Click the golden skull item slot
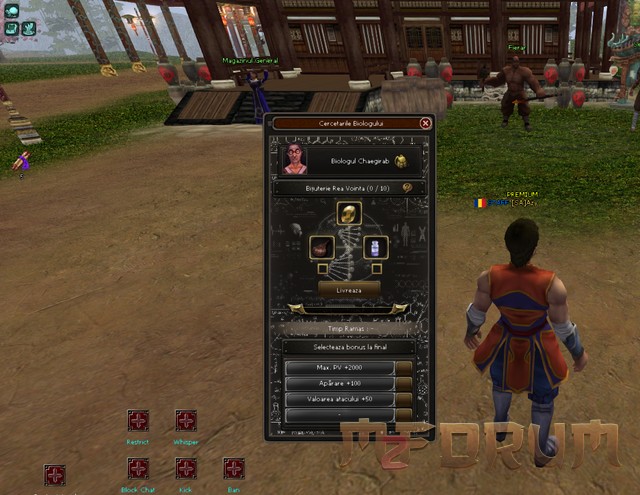 point(348,212)
